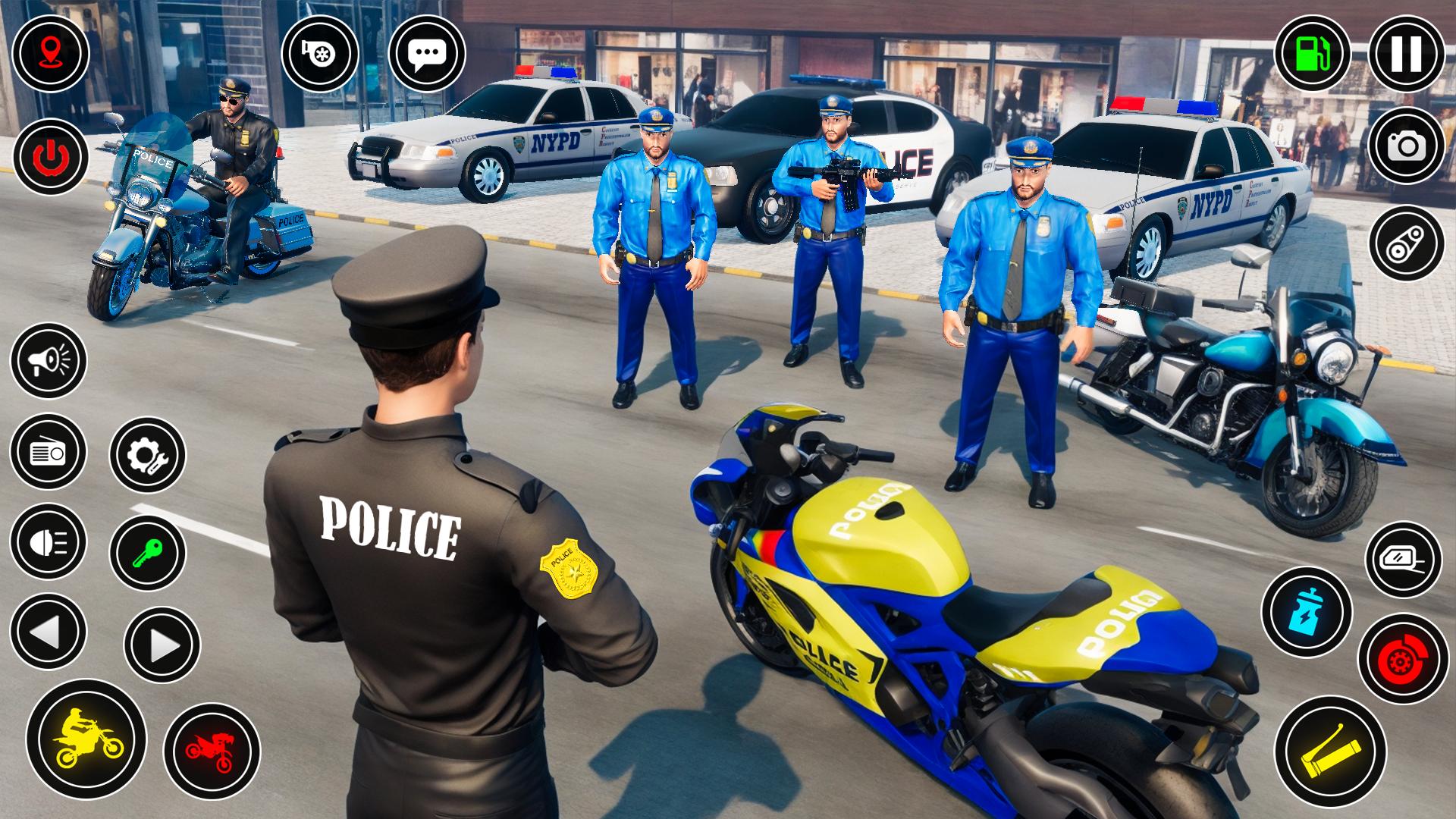Pause the game
The image size is (1456, 819).
tap(1407, 53)
